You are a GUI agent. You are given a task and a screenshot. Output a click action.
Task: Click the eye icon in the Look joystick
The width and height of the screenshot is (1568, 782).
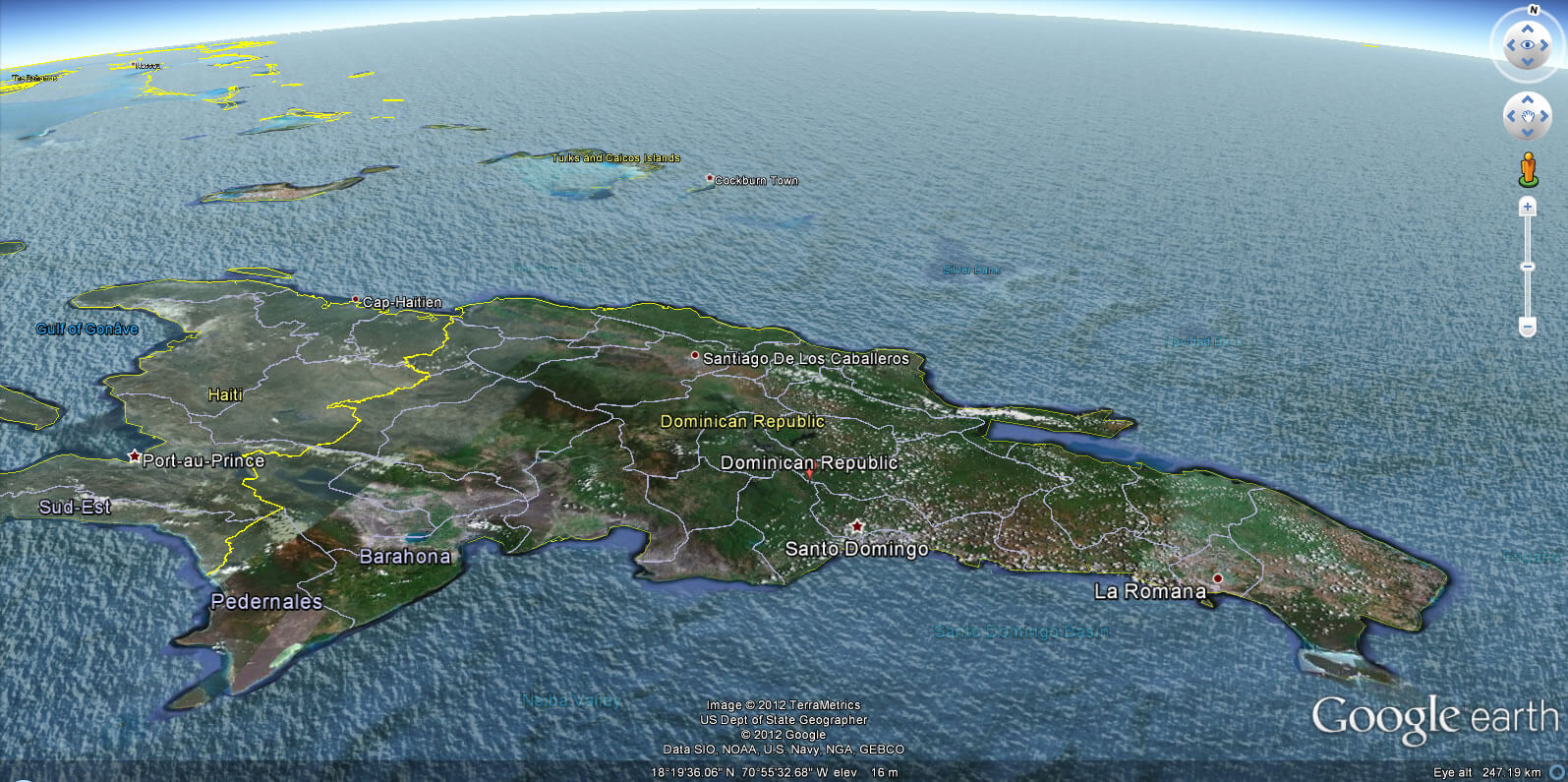click(x=1528, y=43)
